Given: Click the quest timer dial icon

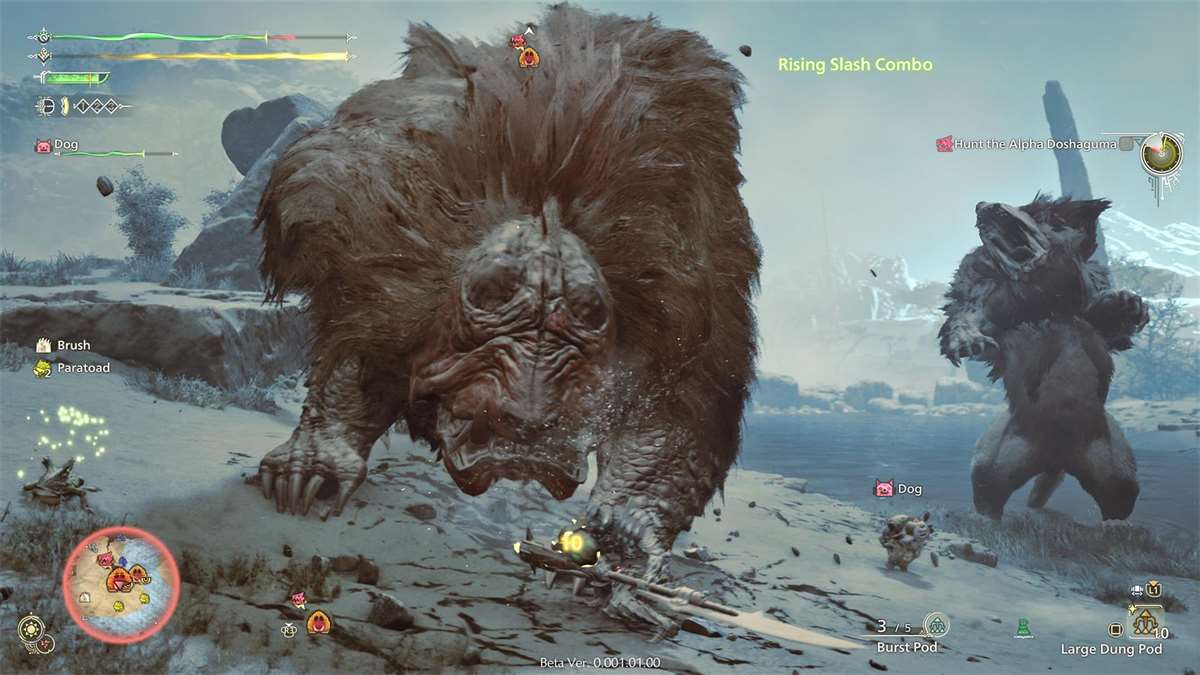Looking at the screenshot, I should 1162,152.
